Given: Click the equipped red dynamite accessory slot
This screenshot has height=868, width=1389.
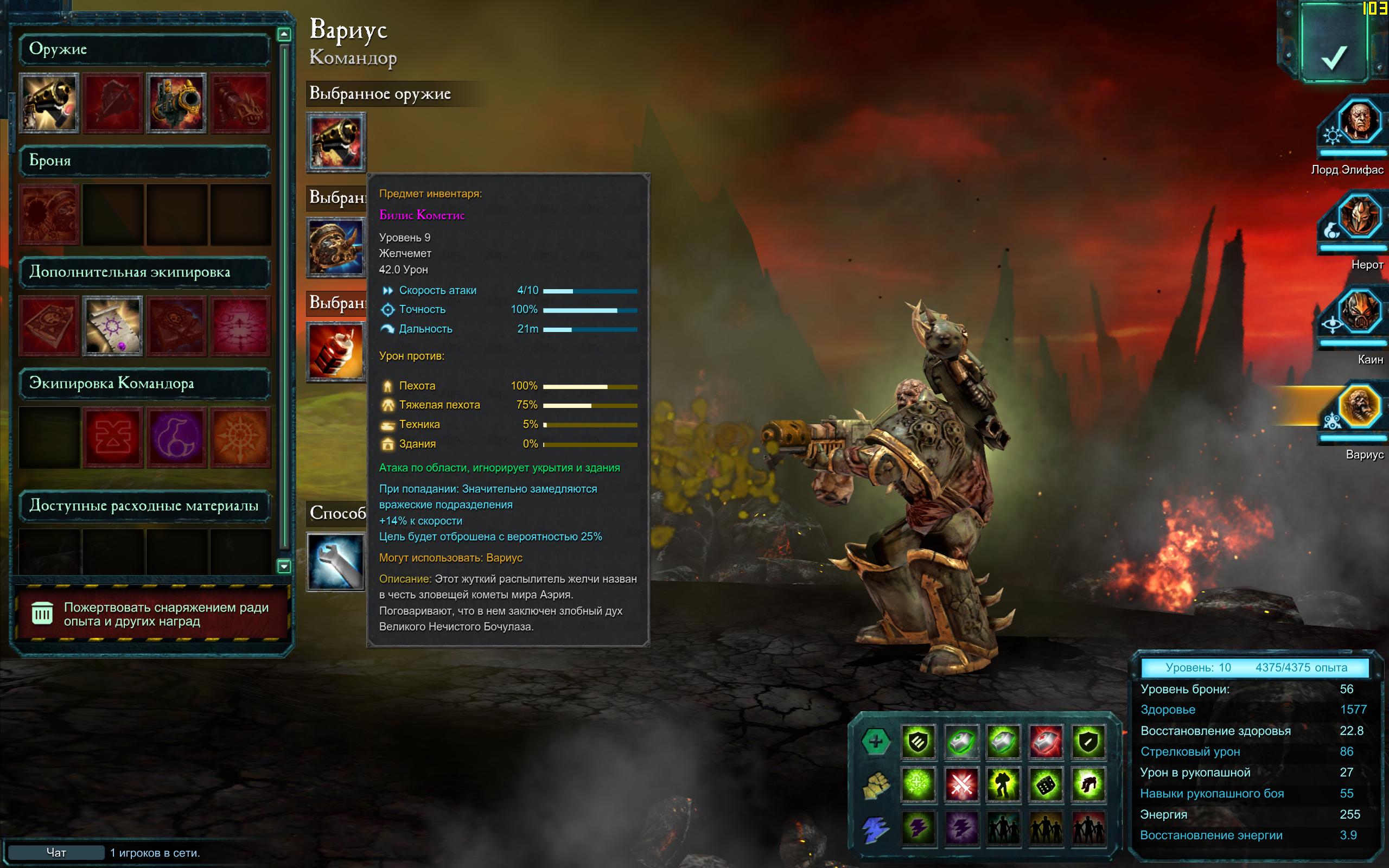Looking at the screenshot, I should [x=336, y=352].
